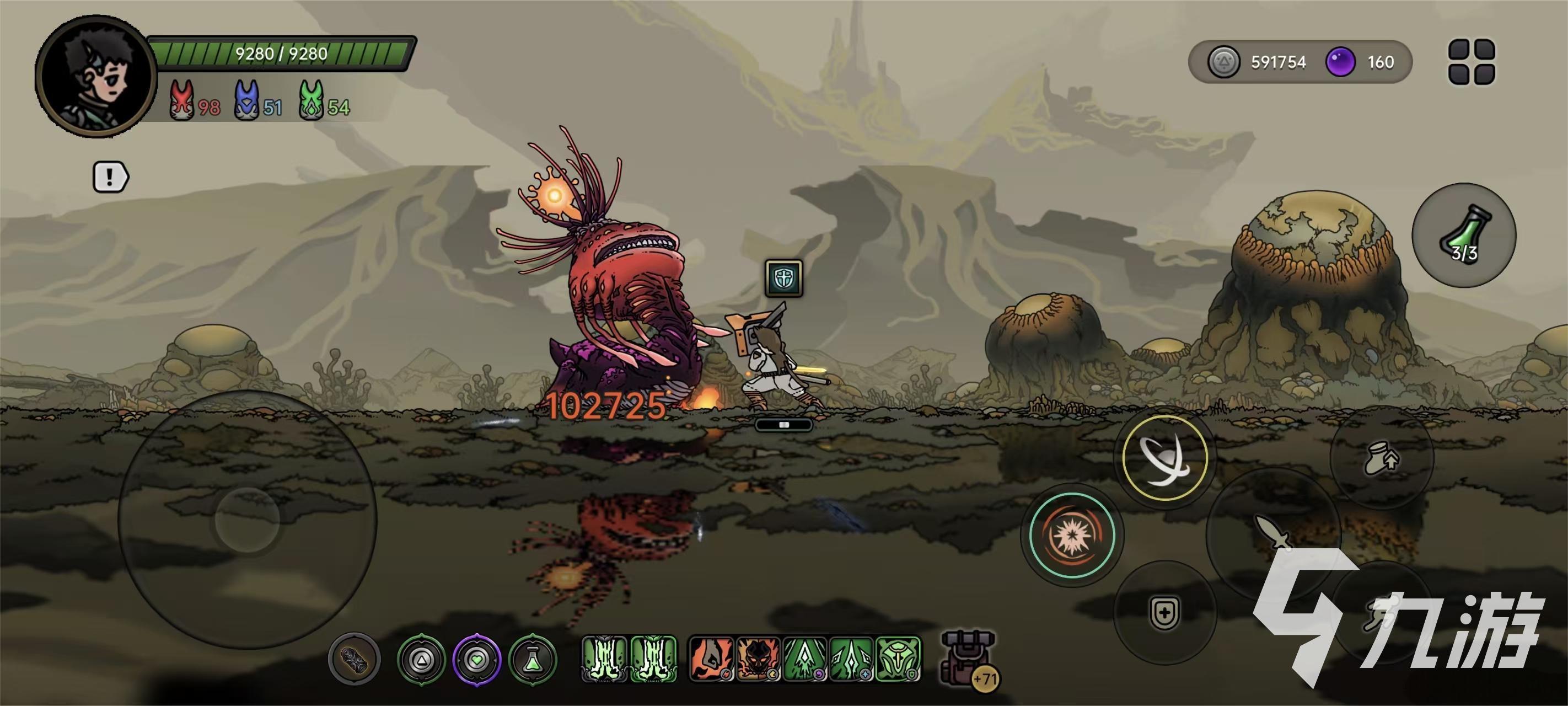Image resolution: width=1568 pixels, height=706 pixels.
Task: Open the four-square menu button
Action: [x=1471, y=62]
